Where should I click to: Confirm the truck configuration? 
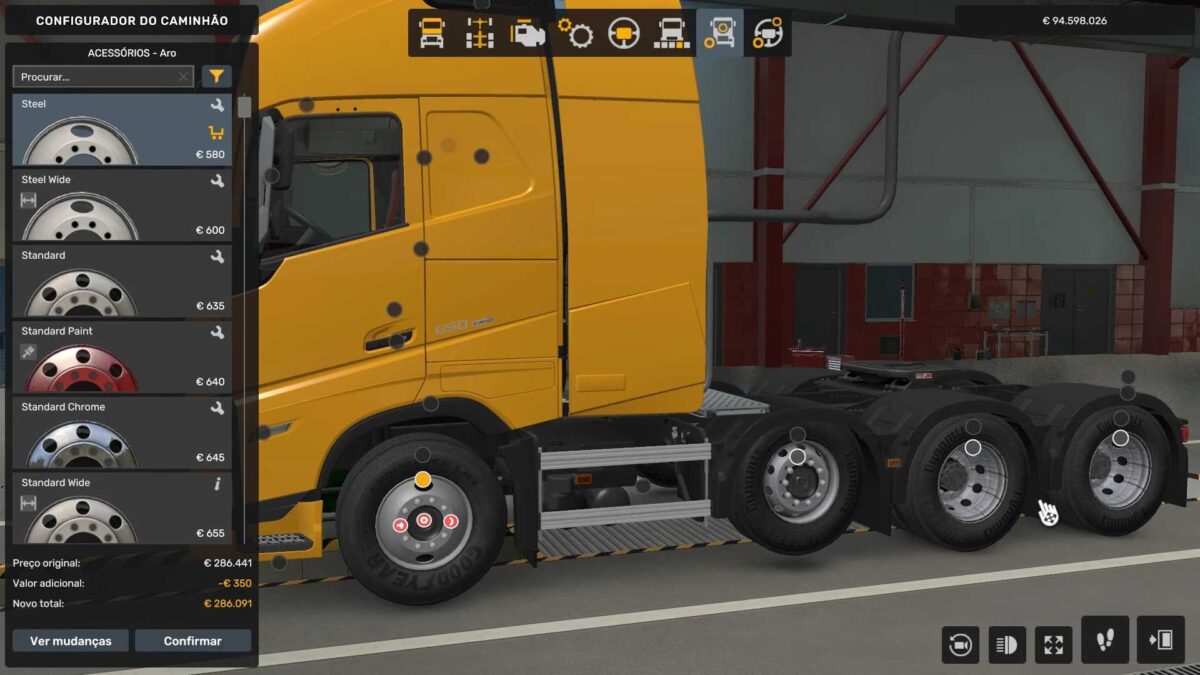193,641
